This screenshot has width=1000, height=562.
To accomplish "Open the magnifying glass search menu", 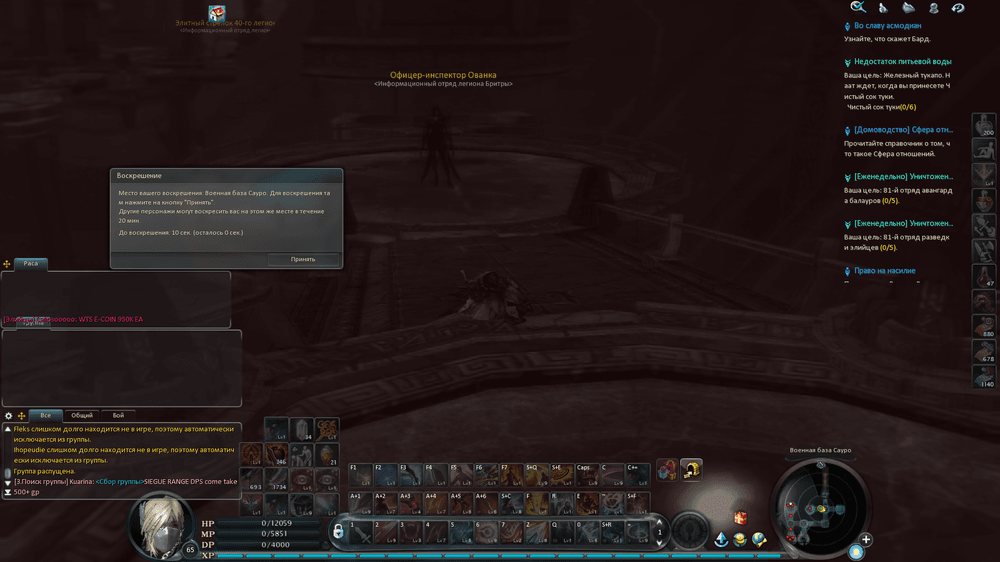I will click(x=858, y=7).
